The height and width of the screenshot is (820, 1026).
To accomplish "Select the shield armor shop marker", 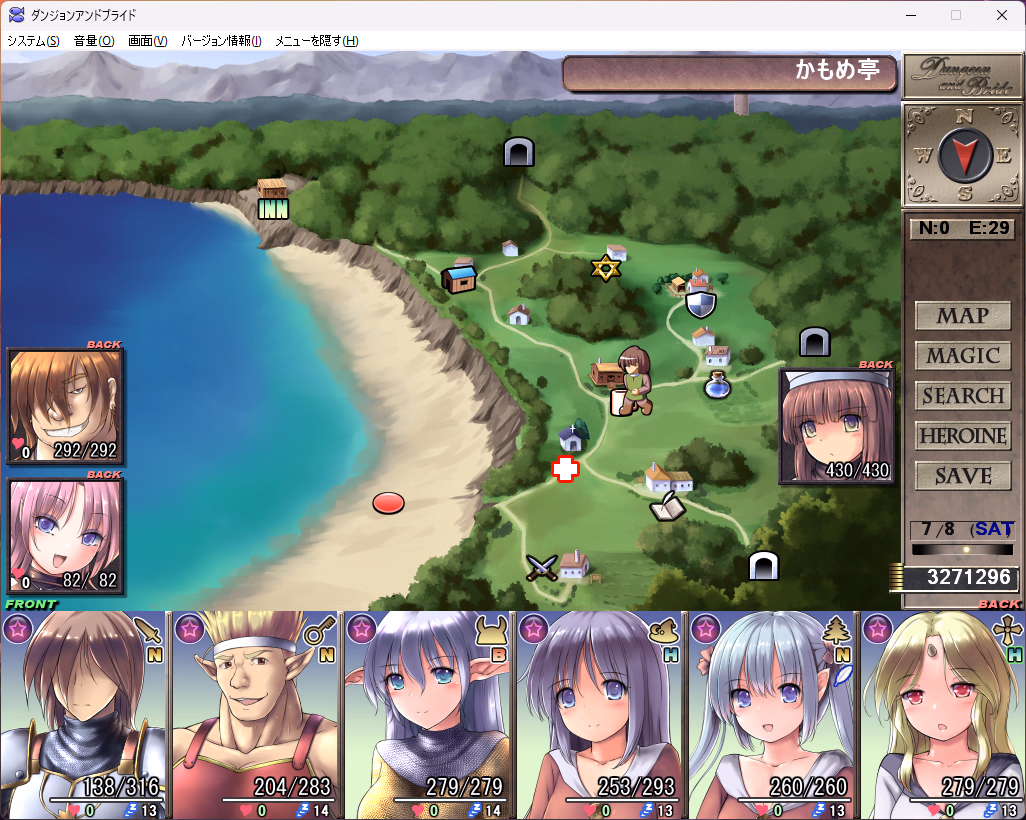I will [701, 303].
